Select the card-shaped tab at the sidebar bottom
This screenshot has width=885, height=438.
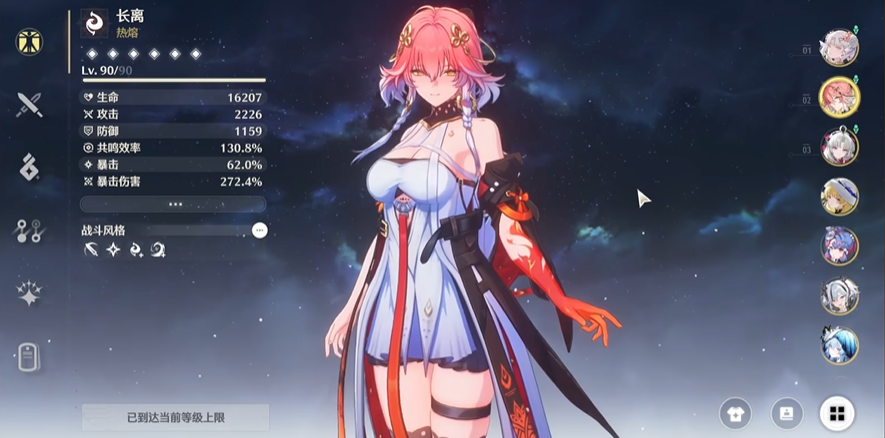pyautogui.click(x=29, y=356)
